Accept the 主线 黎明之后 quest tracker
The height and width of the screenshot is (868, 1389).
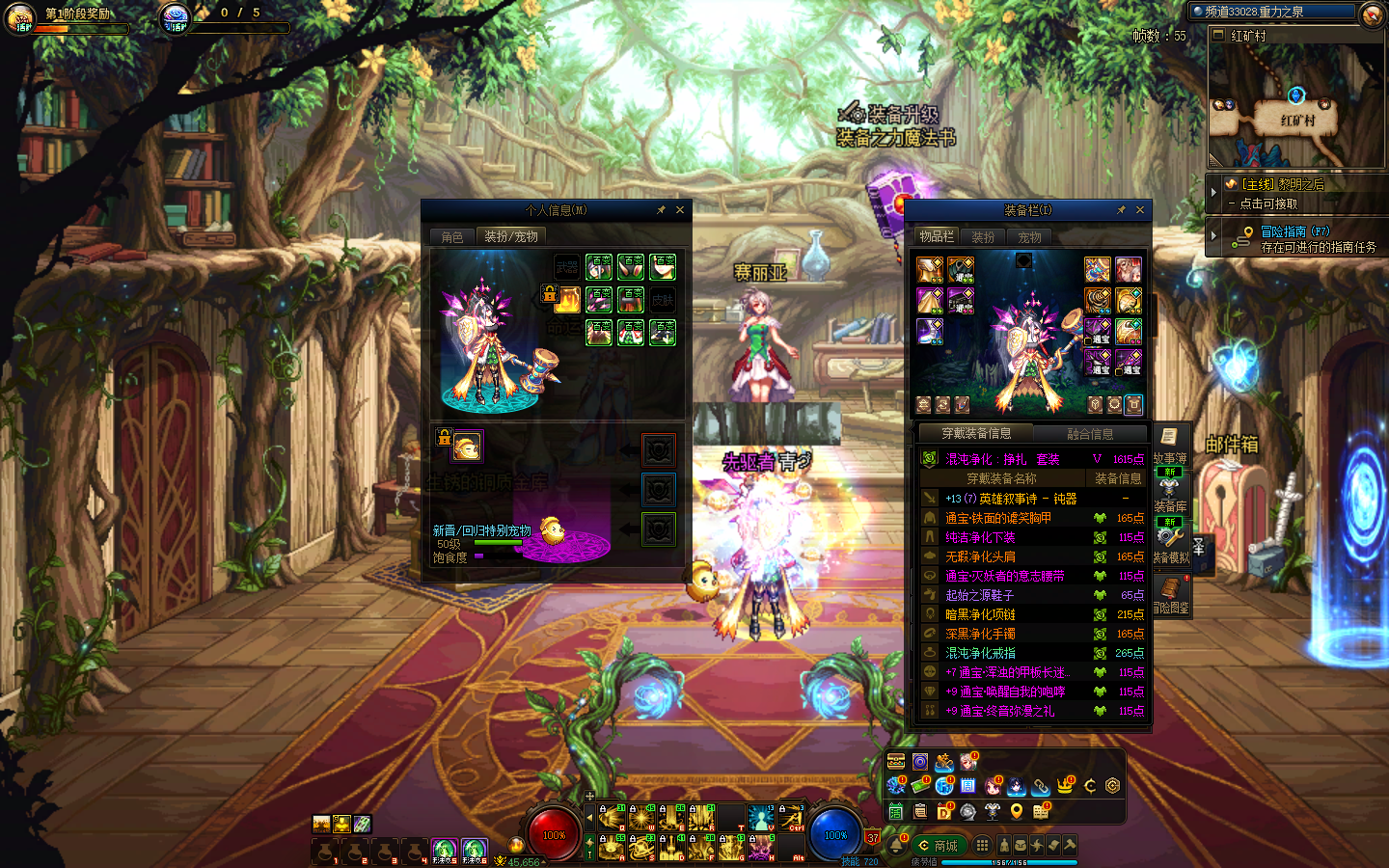1293,193
